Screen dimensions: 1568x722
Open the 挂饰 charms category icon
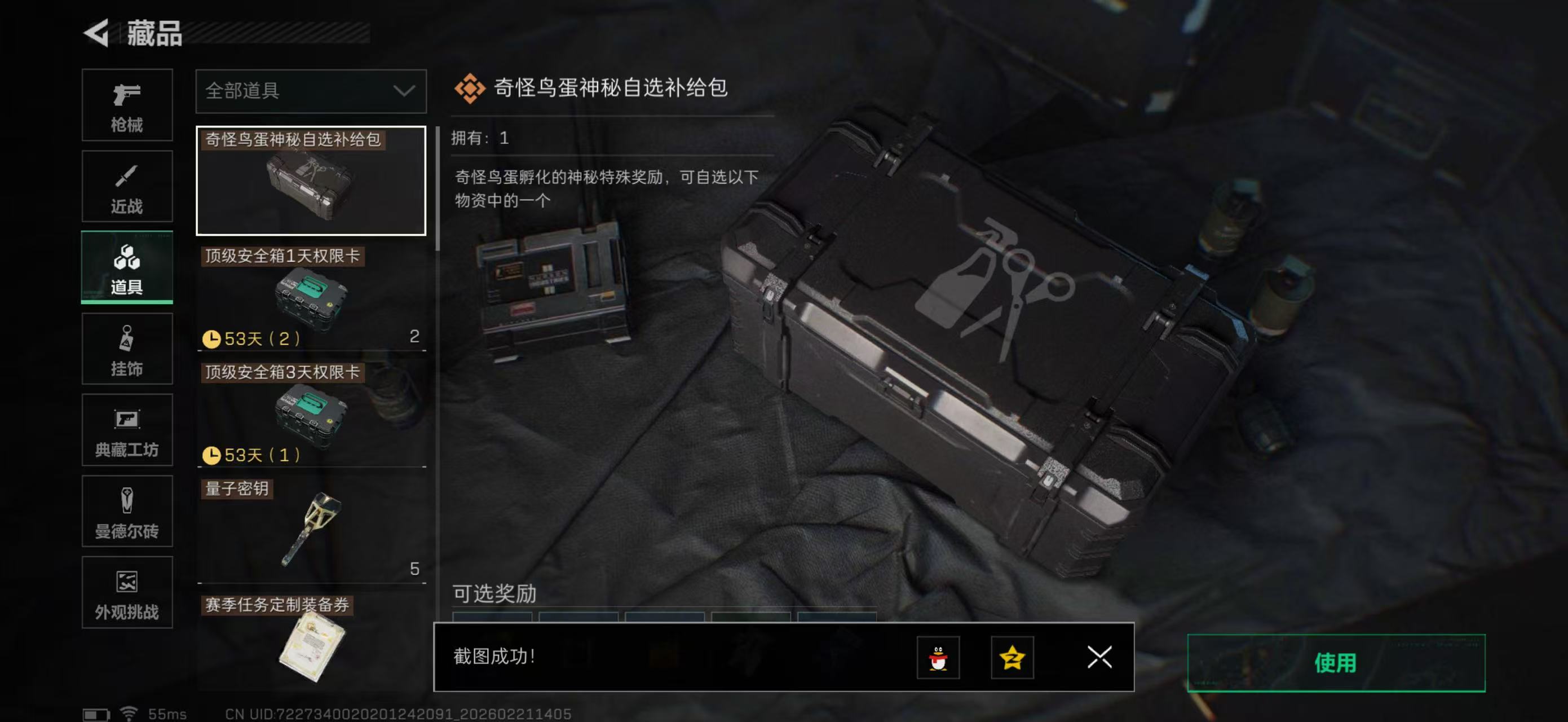pos(127,349)
